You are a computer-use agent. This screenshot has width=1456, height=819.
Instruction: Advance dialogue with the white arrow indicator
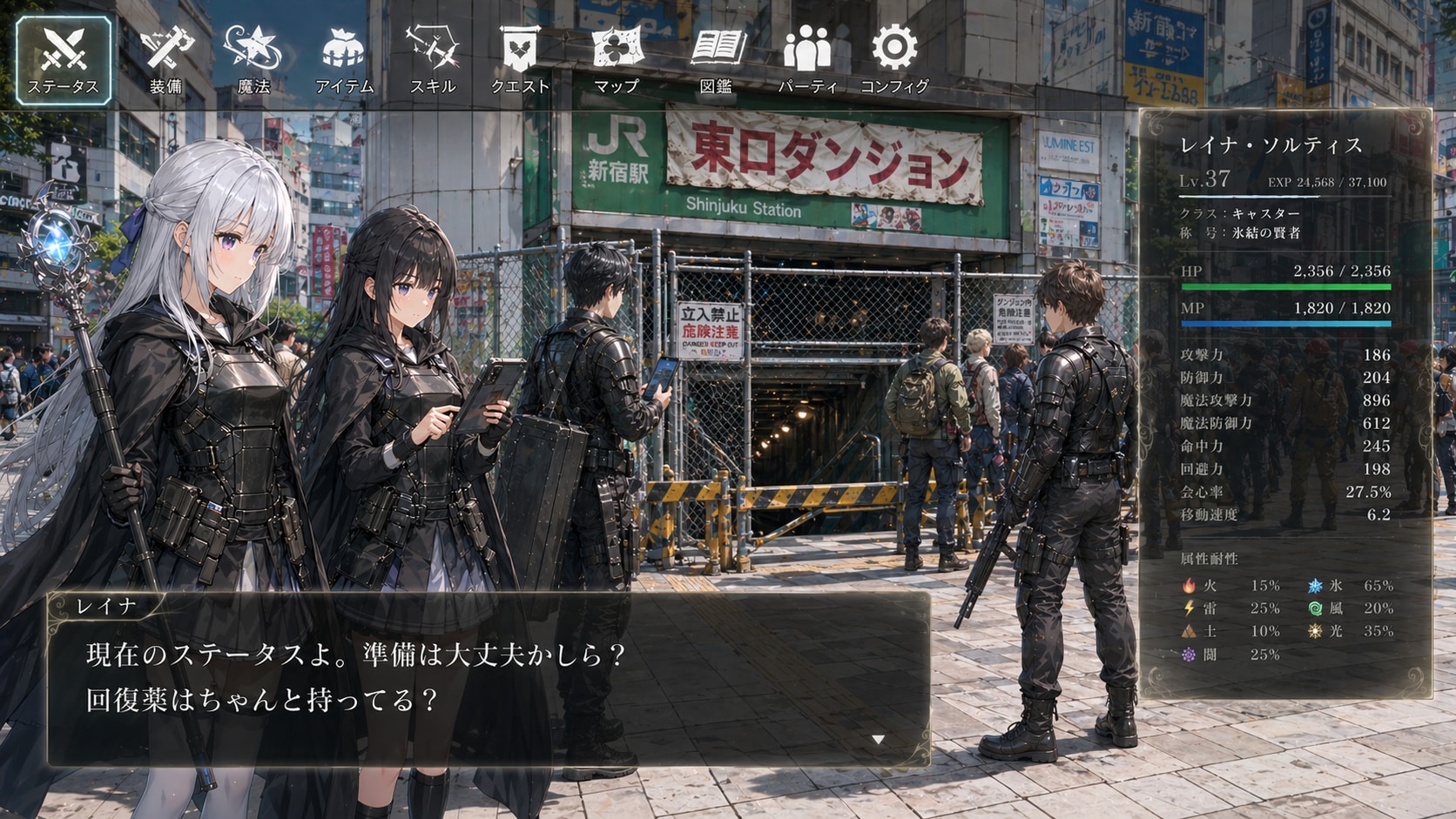coord(878,740)
